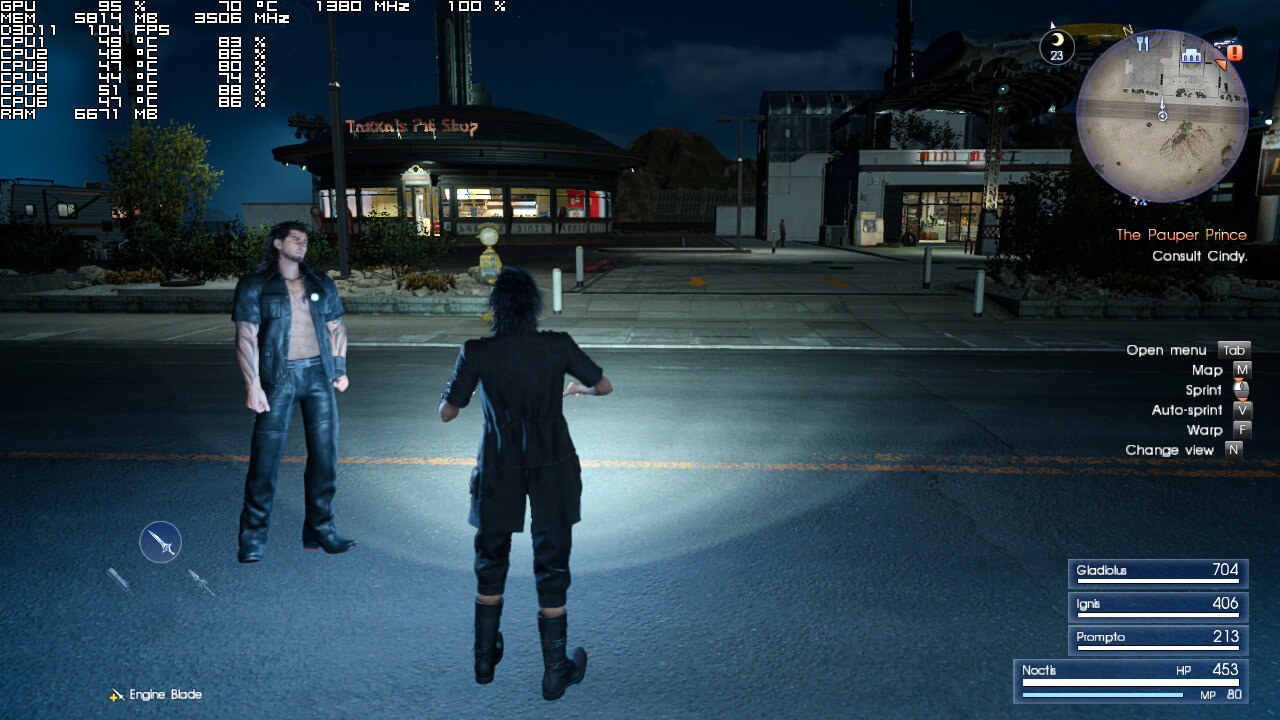Screen dimensions: 1280x720
Task: Open The Pauper Prince quest tracker
Action: pos(1181,235)
